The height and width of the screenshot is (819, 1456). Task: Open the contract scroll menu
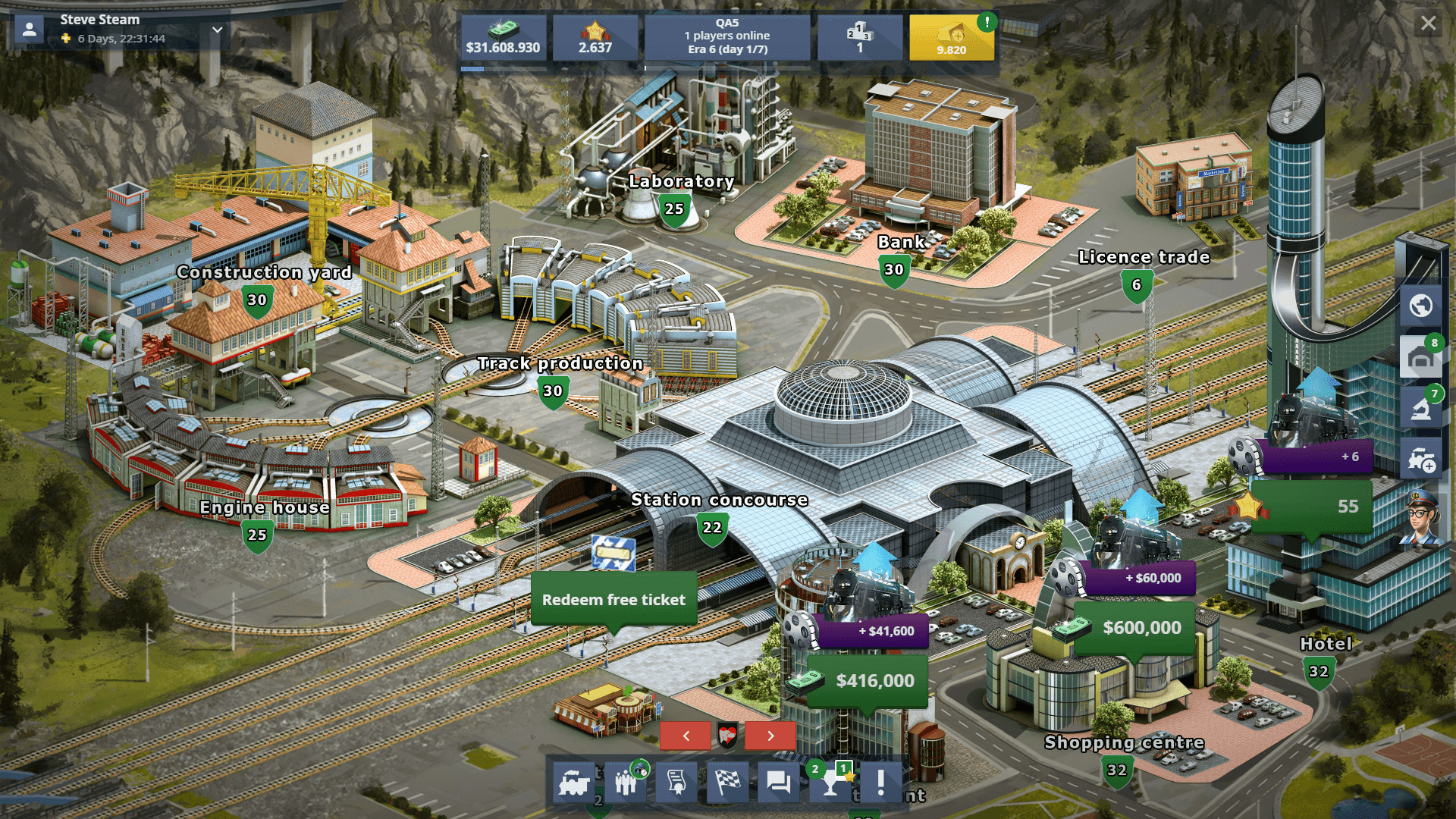click(676, 782)
